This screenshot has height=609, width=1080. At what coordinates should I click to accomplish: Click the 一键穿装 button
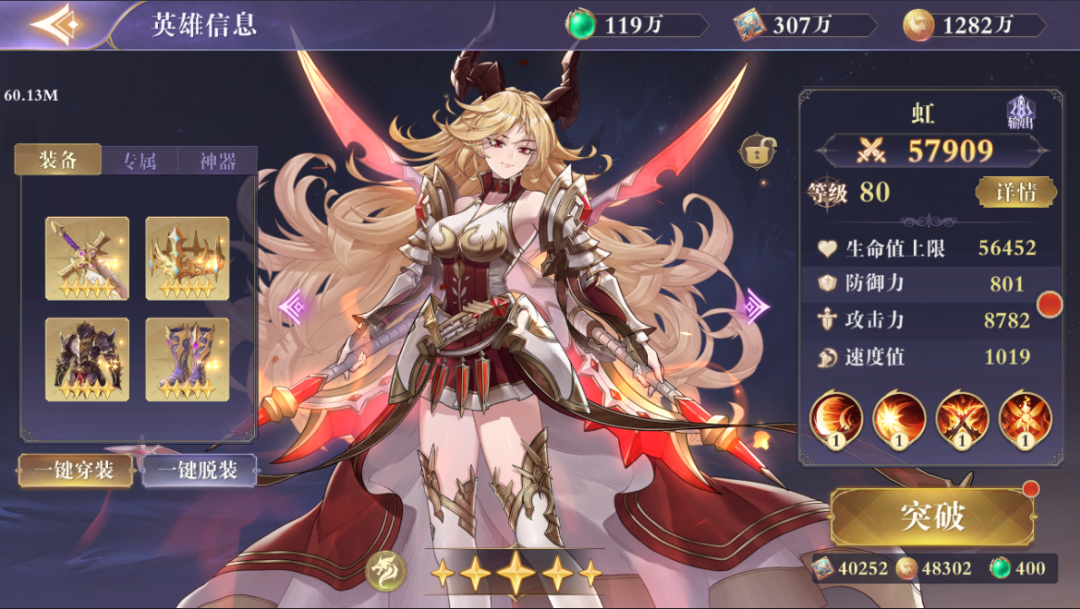(x=76, y=470)
